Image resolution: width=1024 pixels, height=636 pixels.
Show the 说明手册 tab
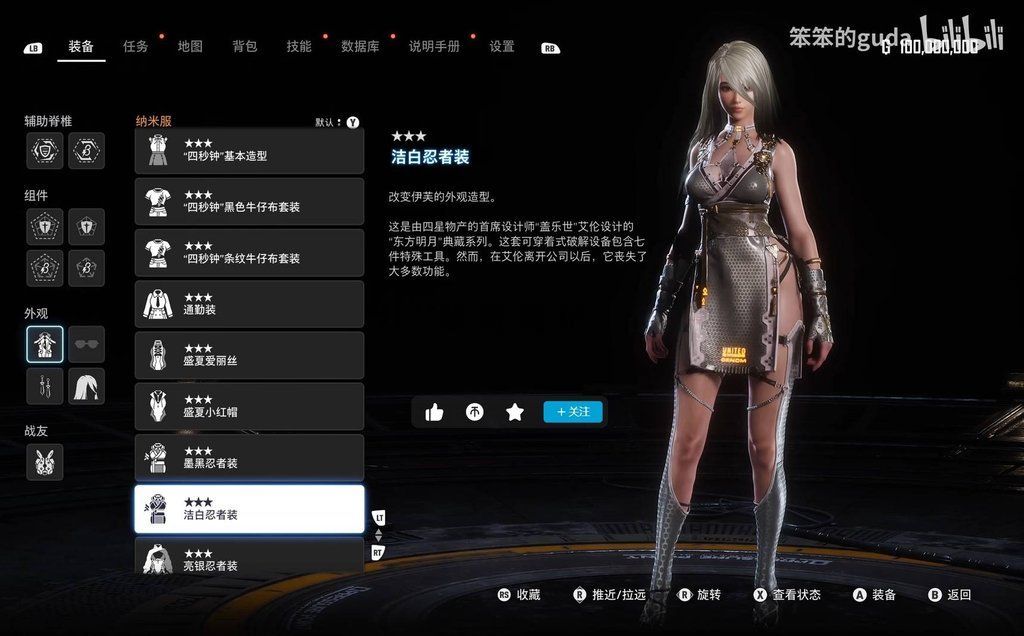click(x=434, y=46)
